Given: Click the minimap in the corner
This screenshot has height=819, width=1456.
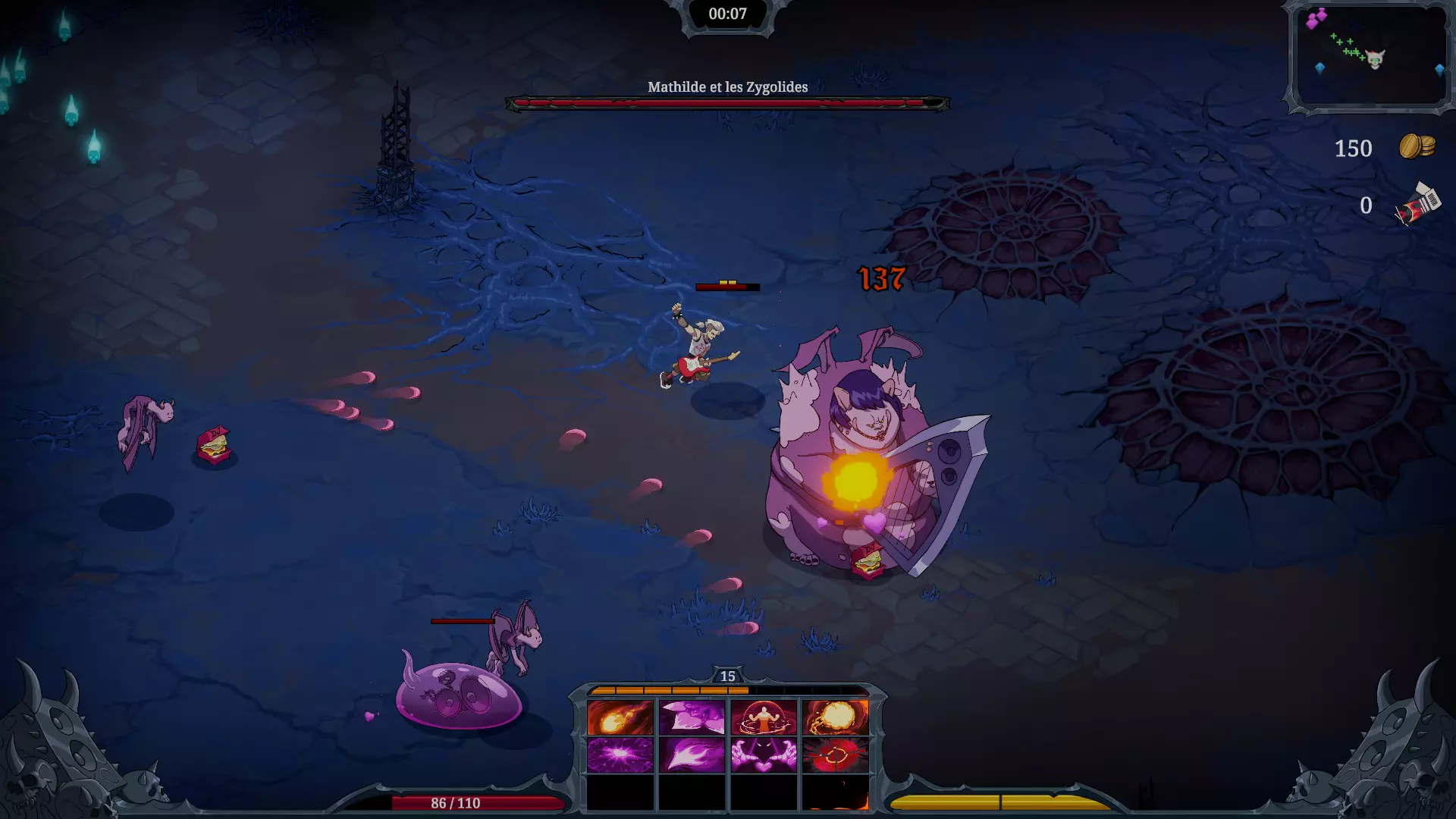Looking at the screenshot, I should coord(1370,56).
